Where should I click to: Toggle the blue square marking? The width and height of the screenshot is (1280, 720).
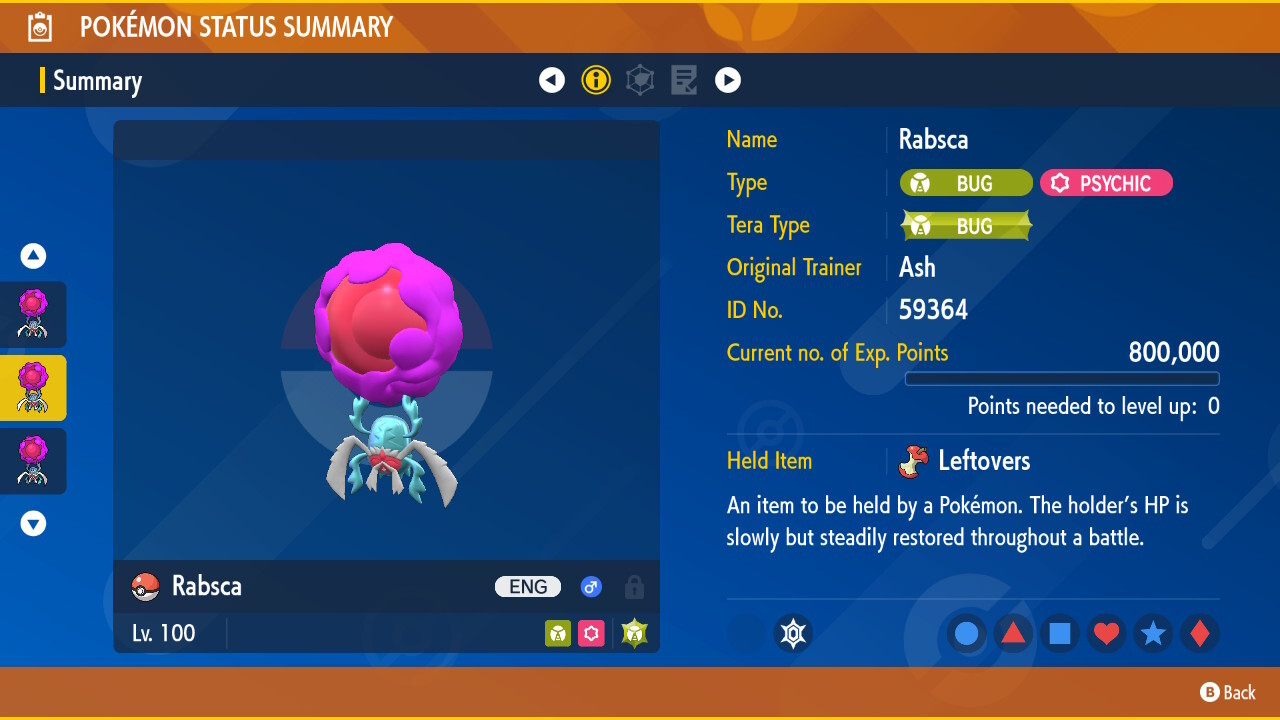pyautogui.click(x=1060, y=634)
